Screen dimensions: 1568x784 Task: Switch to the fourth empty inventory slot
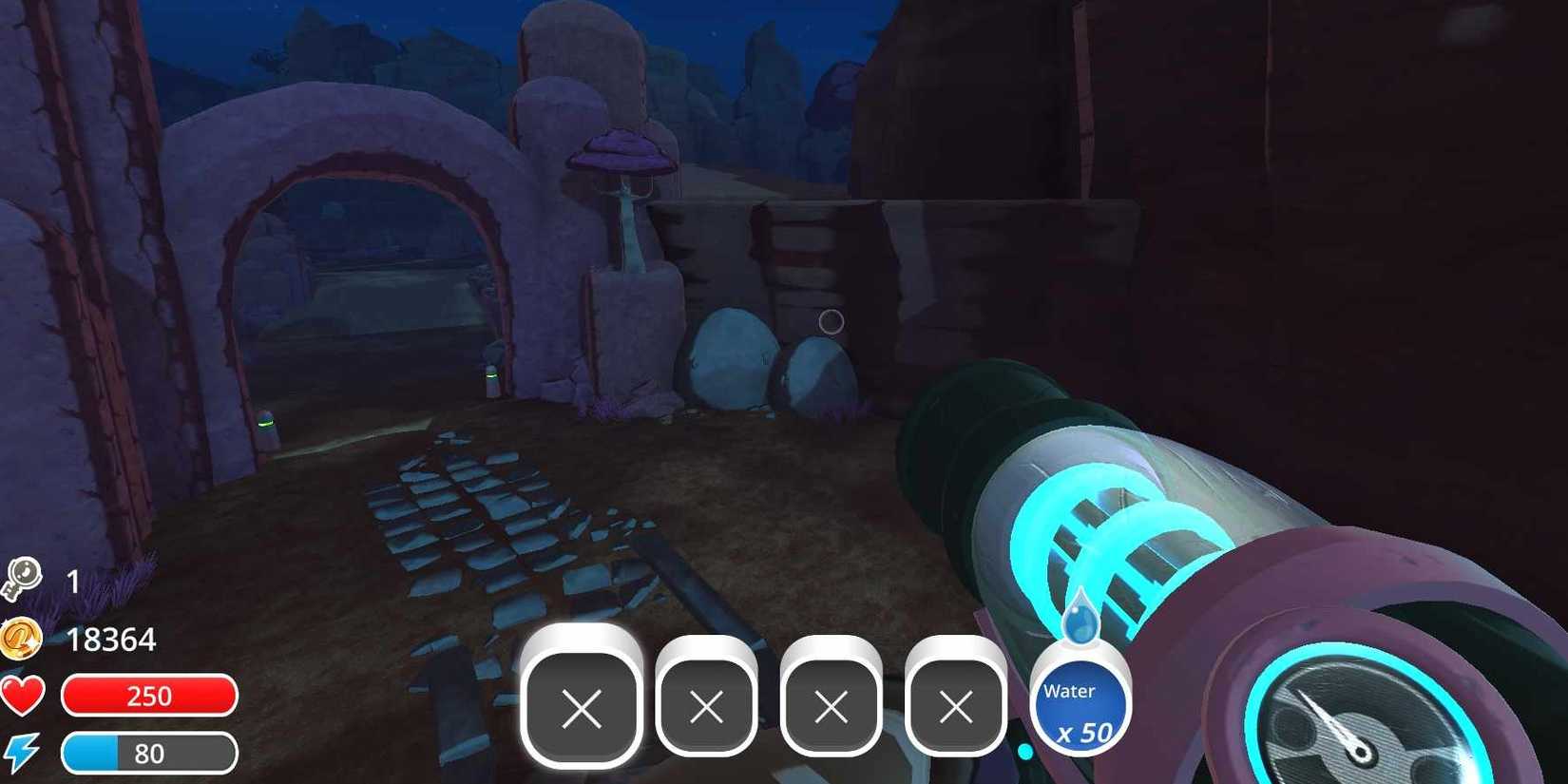[x=955, y=707]
